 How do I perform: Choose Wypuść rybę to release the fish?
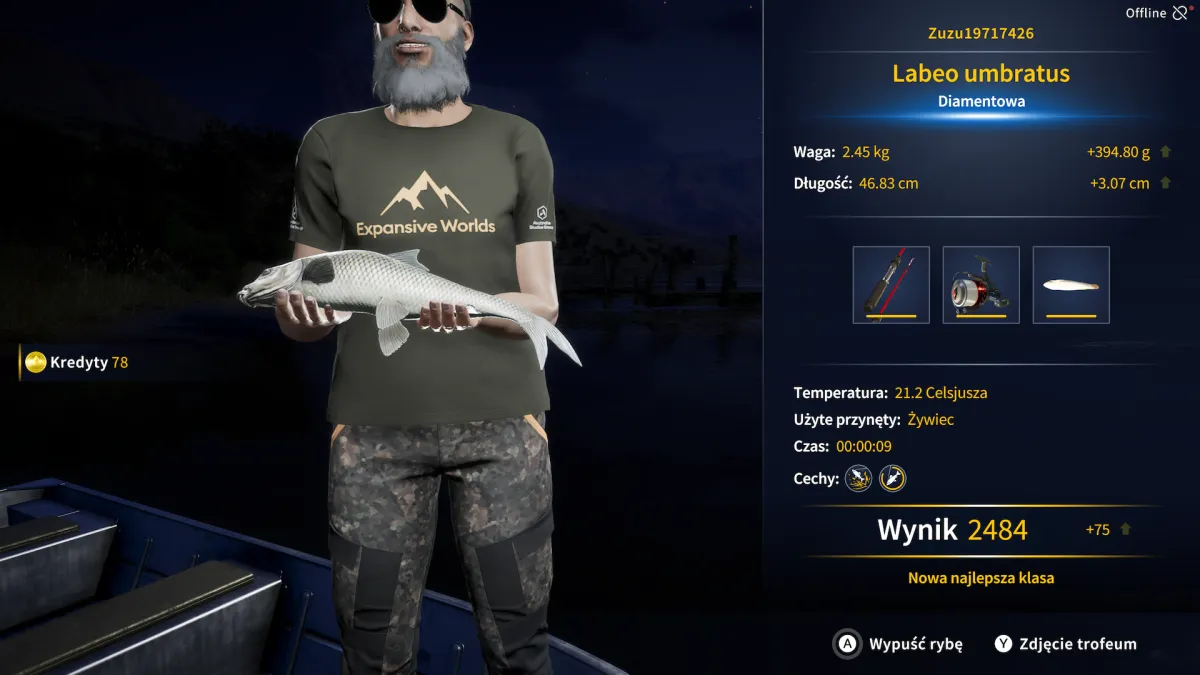[898, 644]
